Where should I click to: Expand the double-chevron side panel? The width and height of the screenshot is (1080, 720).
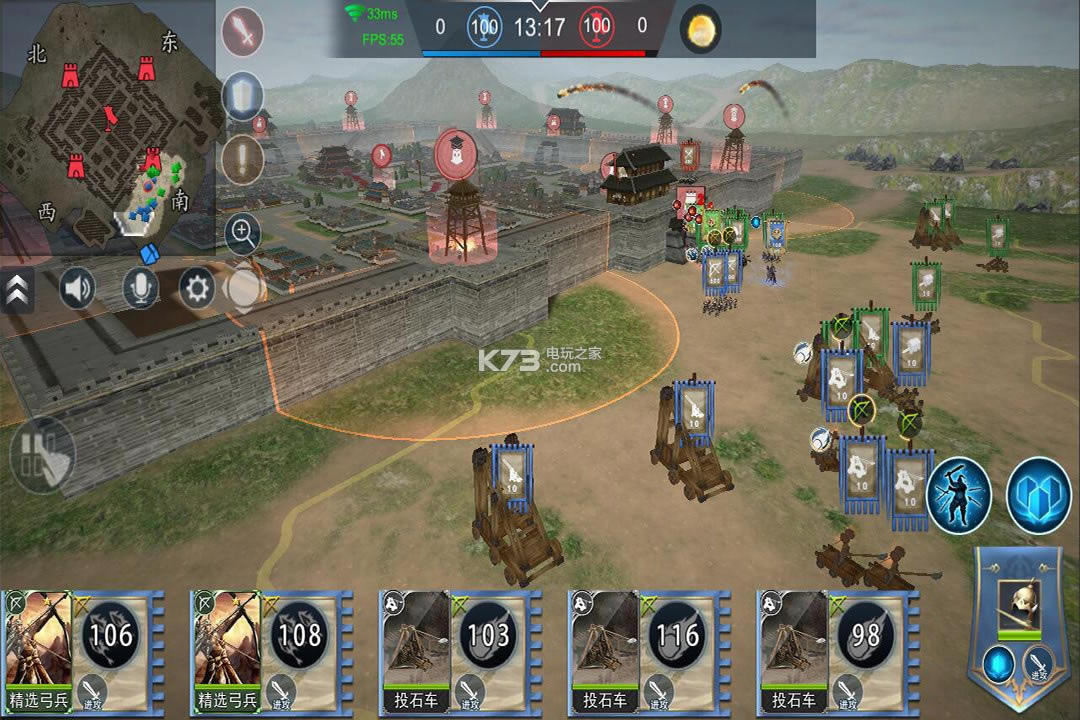[17, 290]
